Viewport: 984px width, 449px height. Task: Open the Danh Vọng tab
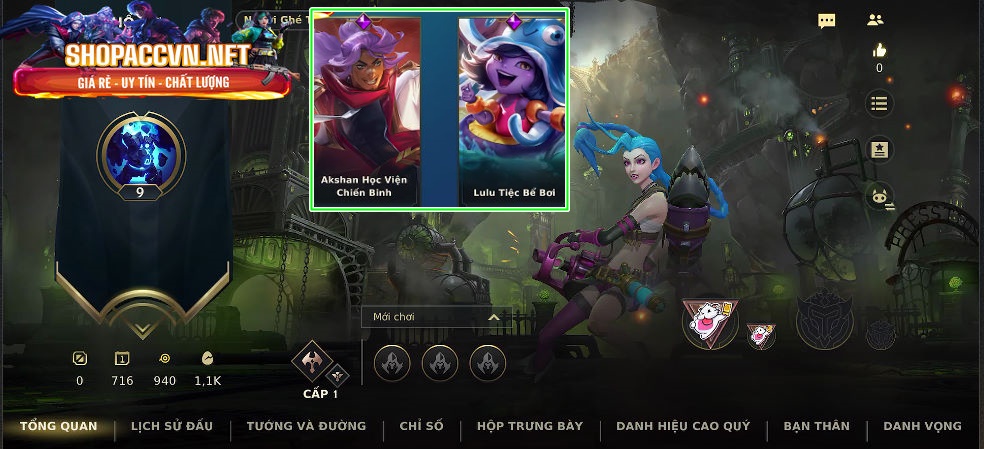pyautogui.click(x=922, y=426)
